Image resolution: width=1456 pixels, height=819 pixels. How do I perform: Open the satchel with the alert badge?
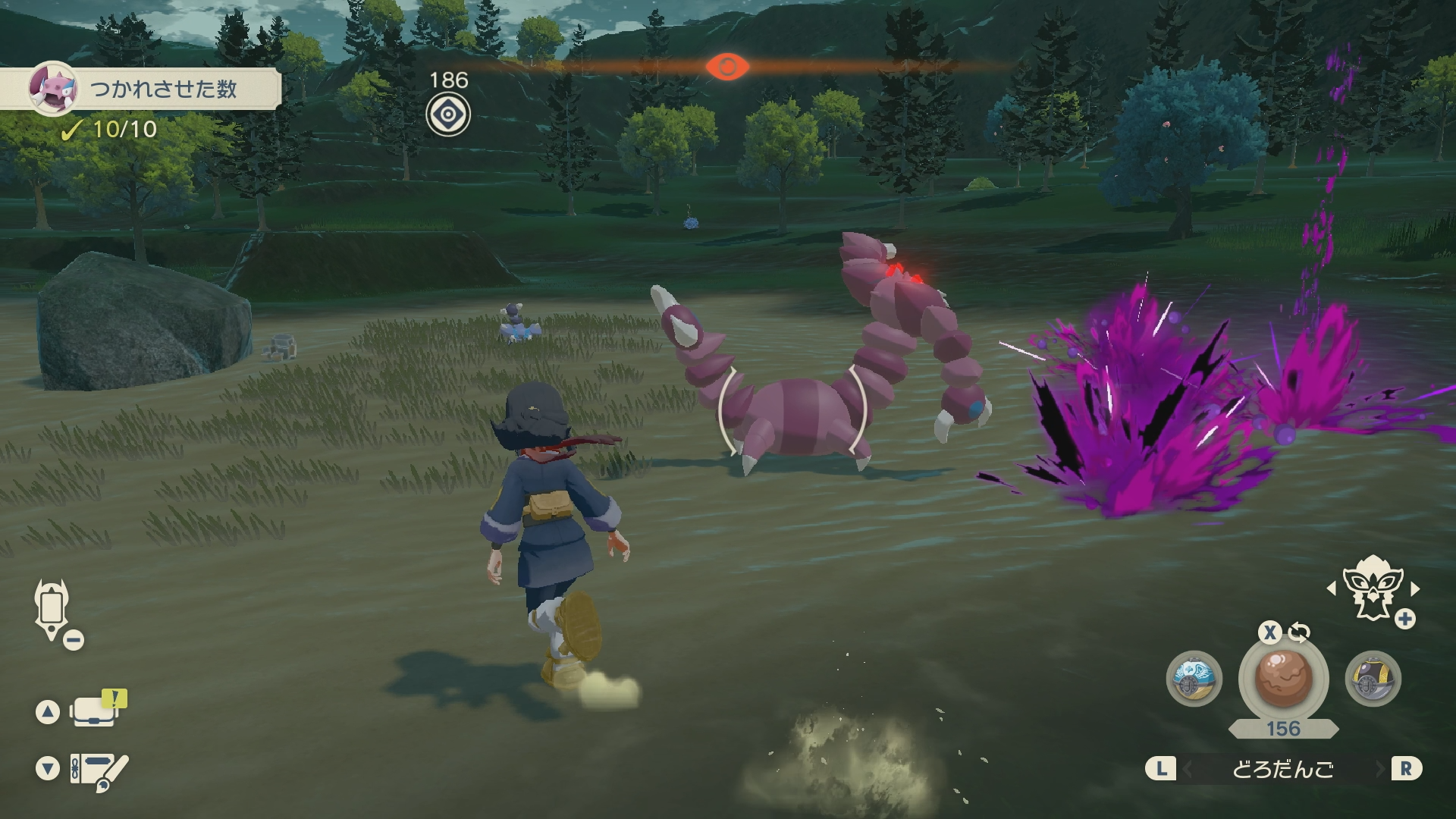(x=96, y=711)
